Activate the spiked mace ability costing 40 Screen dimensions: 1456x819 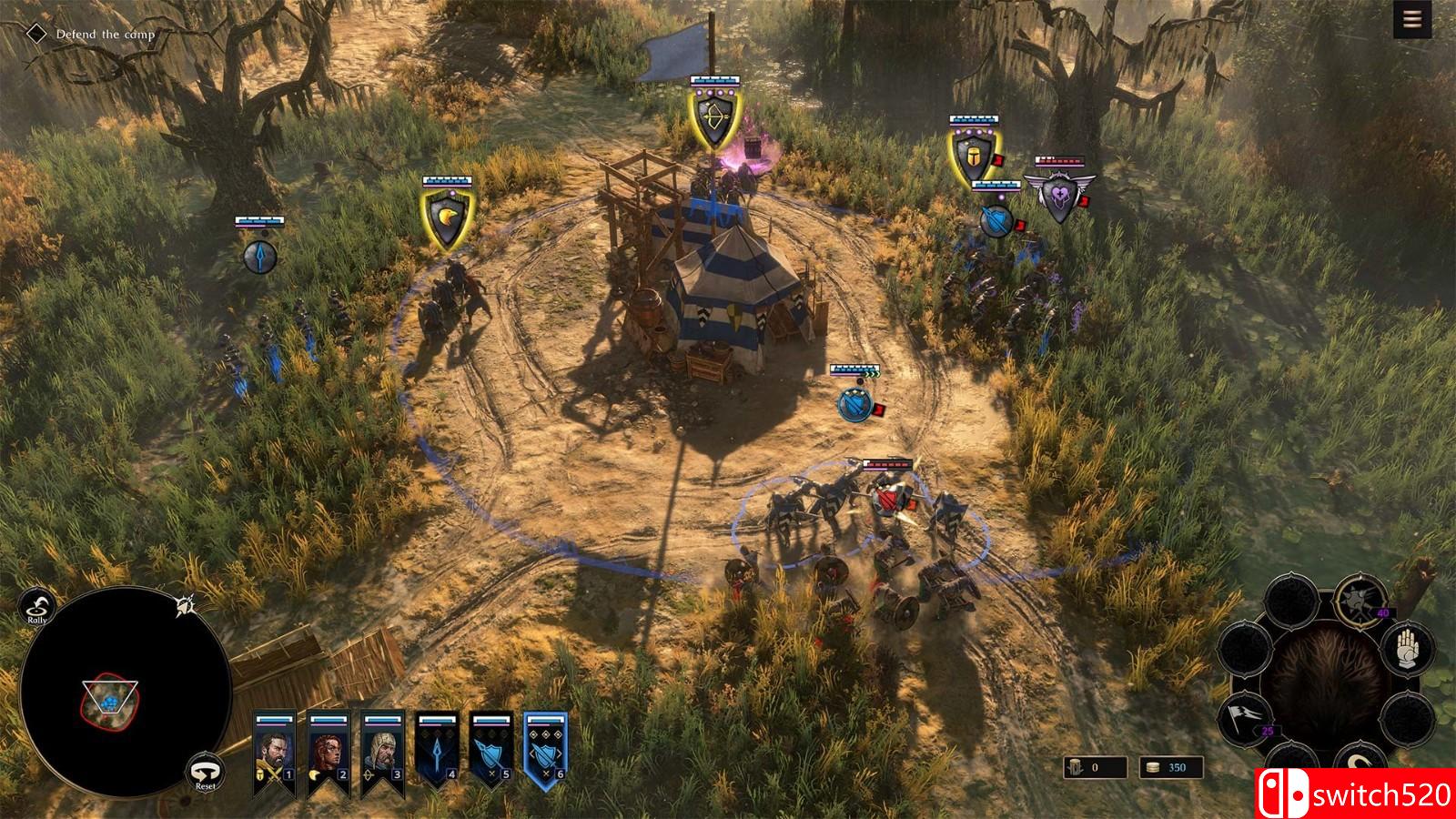[x=1360, y=601]
